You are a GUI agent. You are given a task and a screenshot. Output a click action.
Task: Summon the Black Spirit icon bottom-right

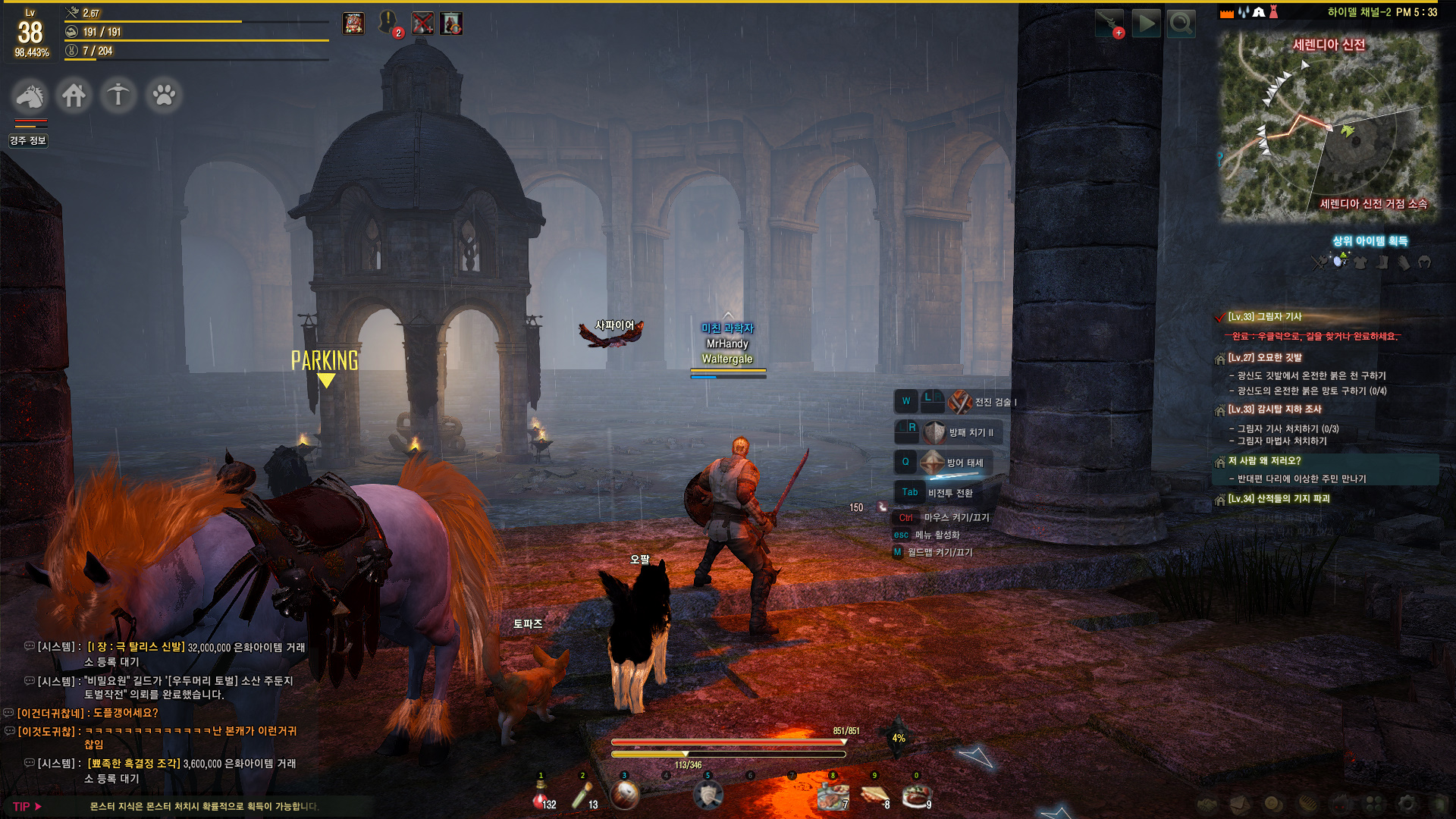click(x=1338, y=804)
